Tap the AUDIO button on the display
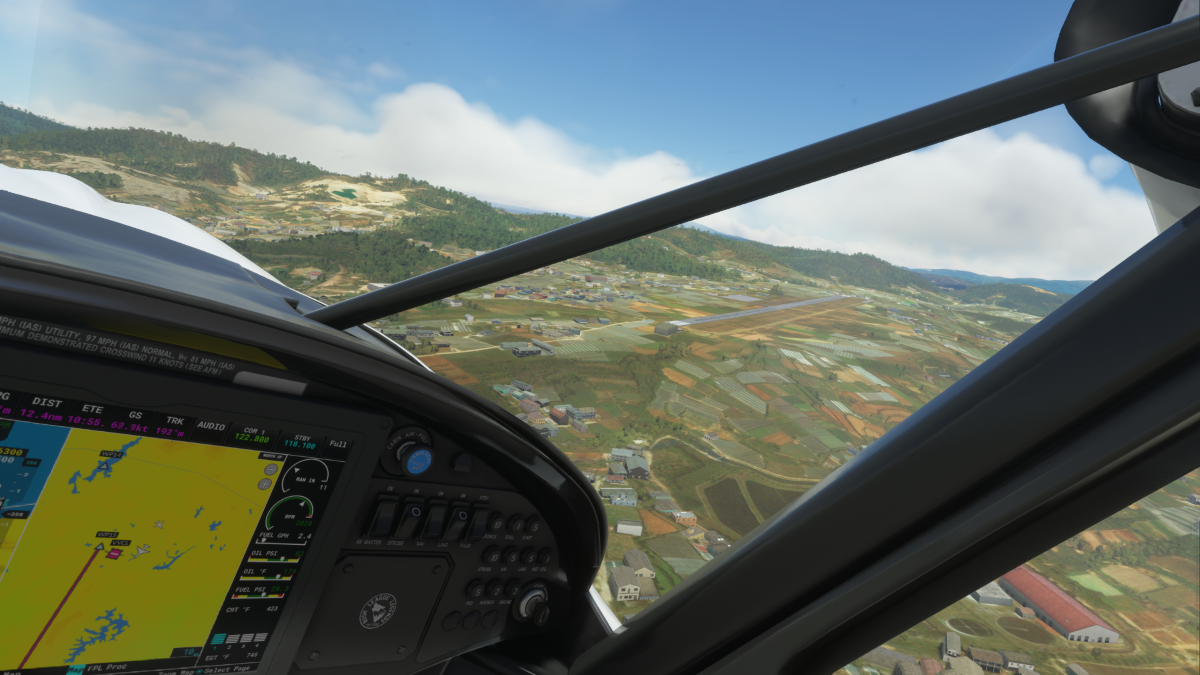 click(x=211, y=425)
